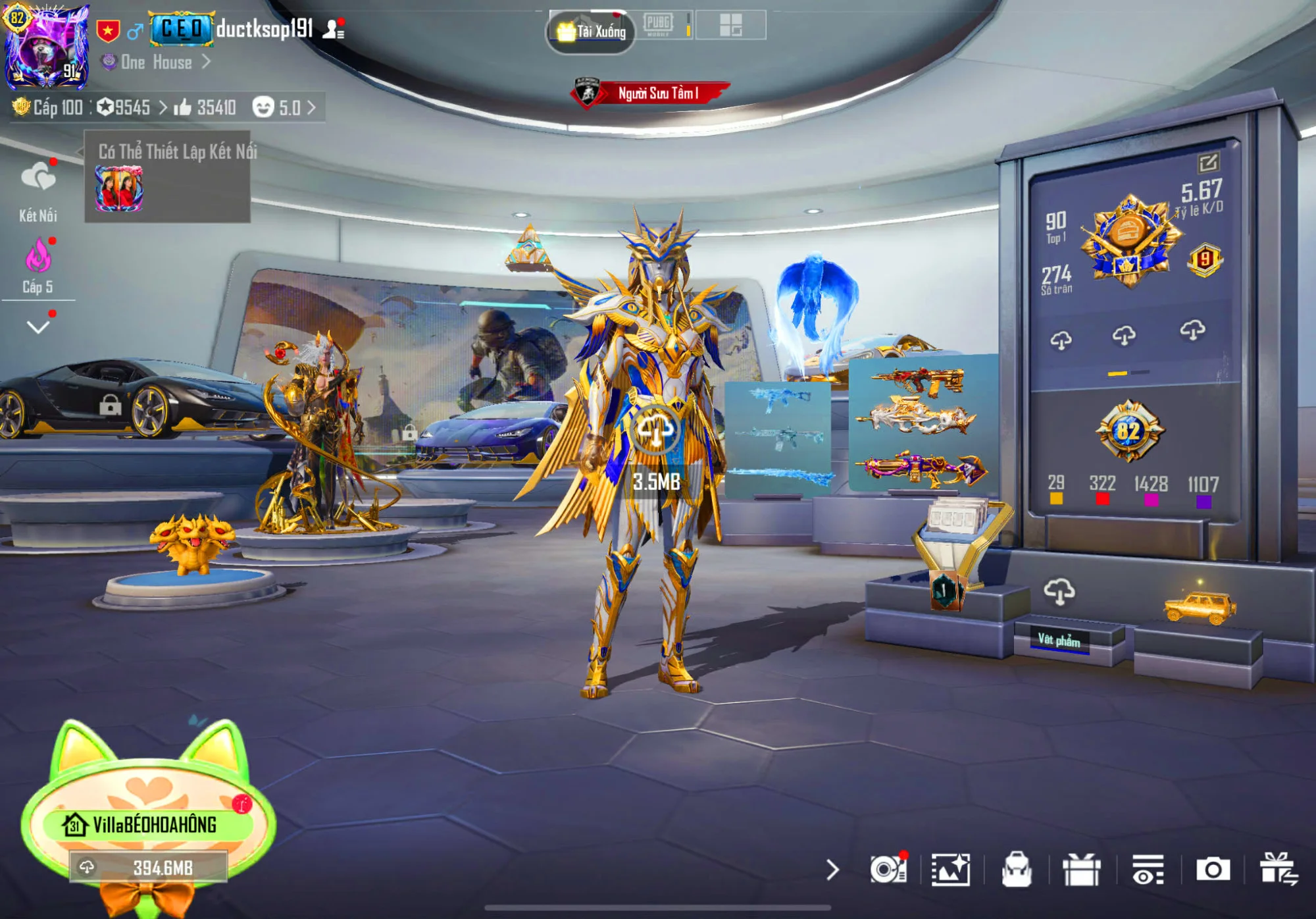1316x919 pixels.
Task: Open the One House clan link
Action: coord(157,63)
